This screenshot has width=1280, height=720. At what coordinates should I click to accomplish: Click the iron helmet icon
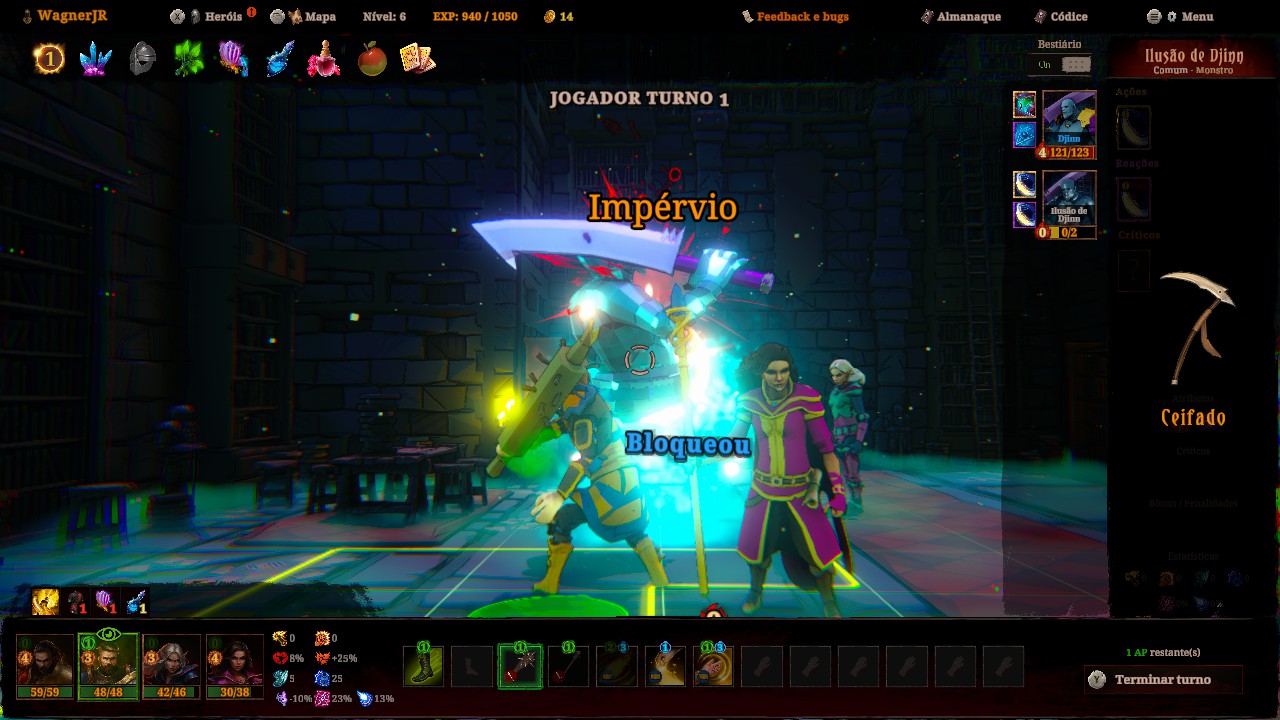click(142, 59)
